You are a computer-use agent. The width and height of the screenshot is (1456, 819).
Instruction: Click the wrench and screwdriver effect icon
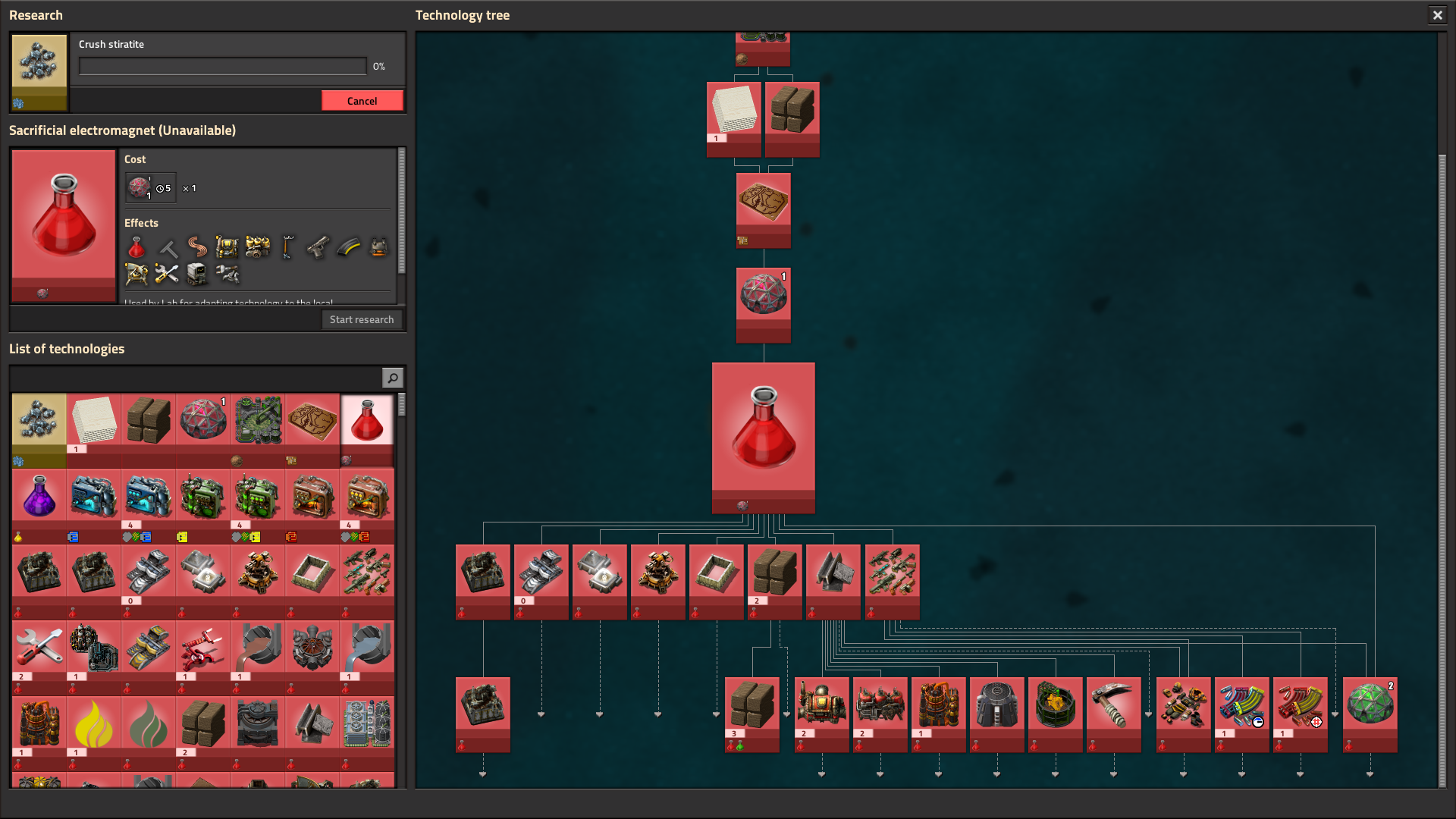click(166, 275)
